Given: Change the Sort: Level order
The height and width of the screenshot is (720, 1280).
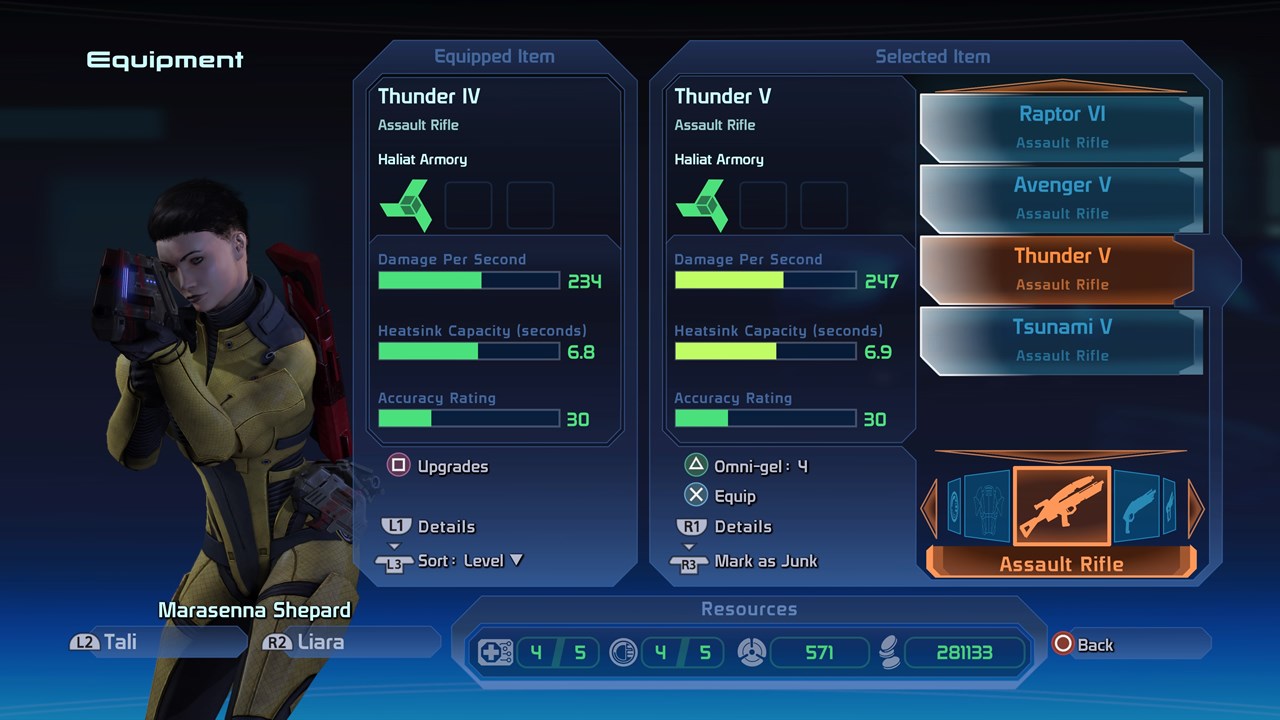Looking at the screenshot, I should pyautogui.click(x=453, y=561).
